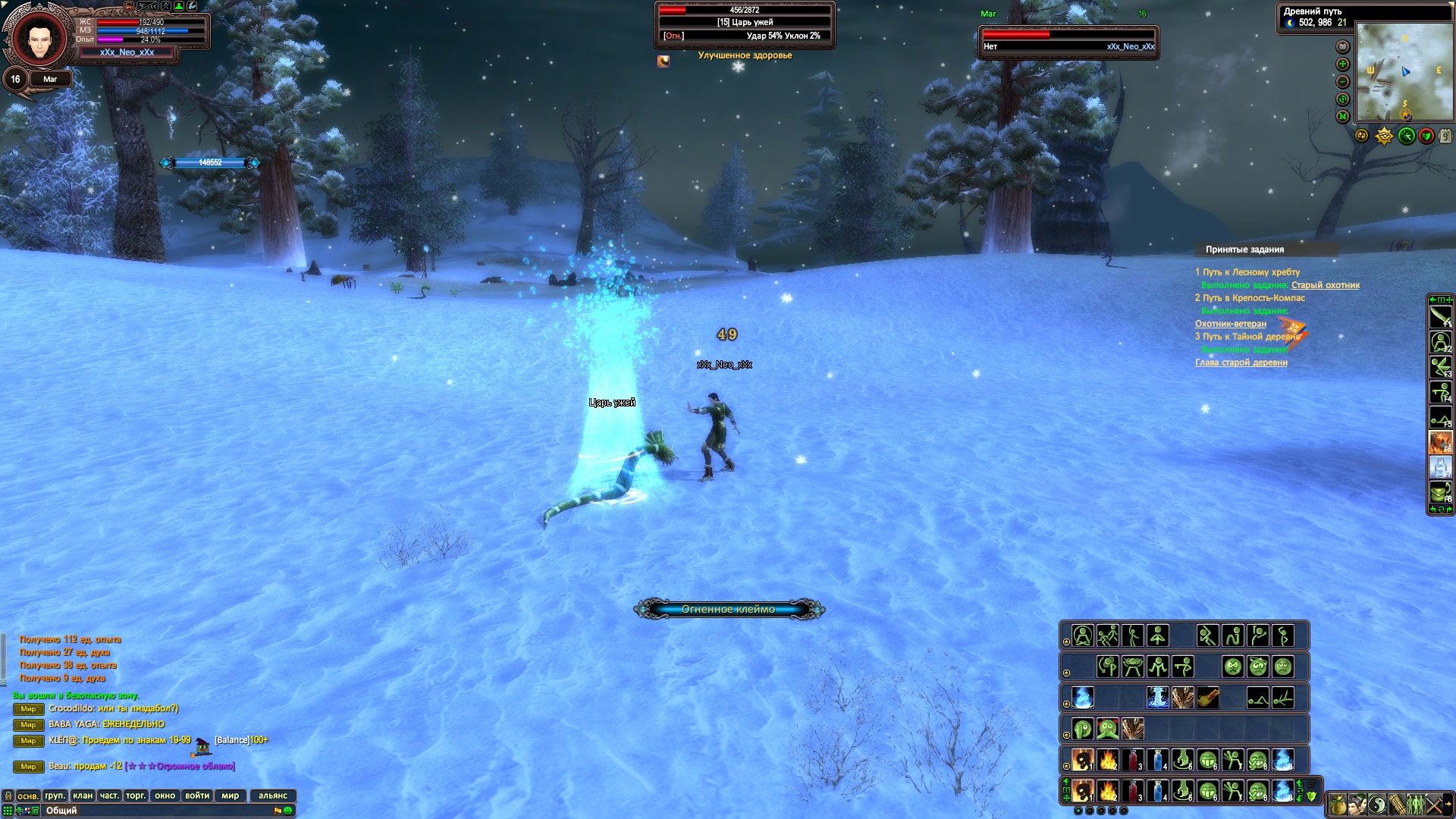Open the 'Старый охотник' quest link

[x=1325, y=285]
